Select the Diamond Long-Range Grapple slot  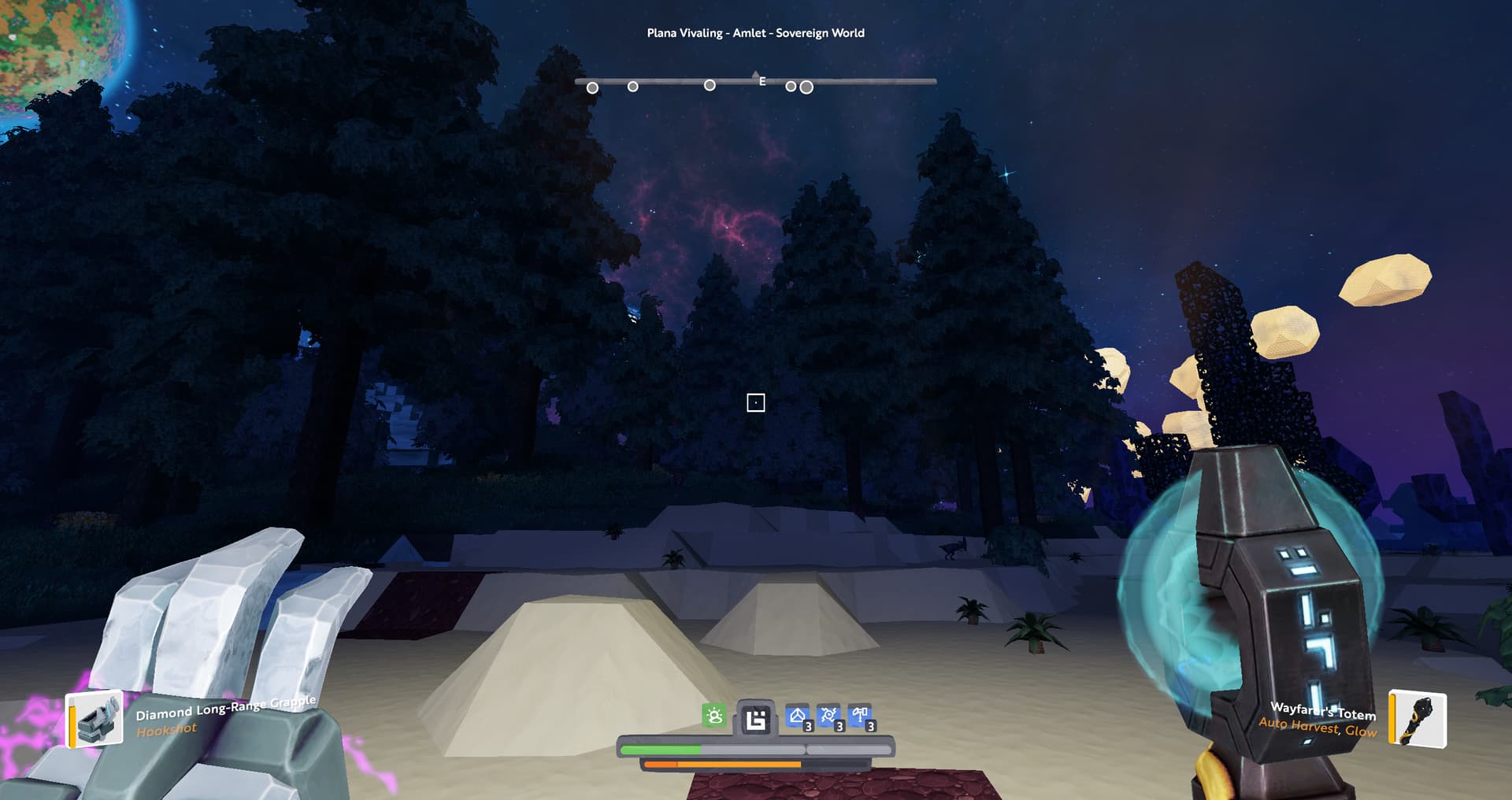95,718
